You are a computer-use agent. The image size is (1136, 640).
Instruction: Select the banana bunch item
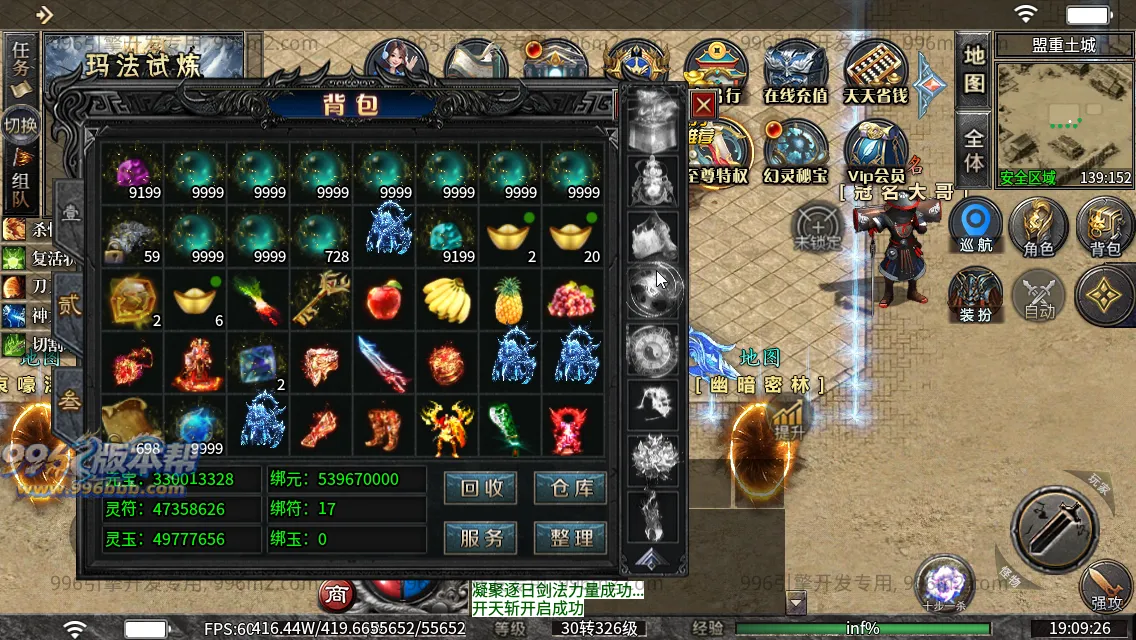tap(447, 298)
